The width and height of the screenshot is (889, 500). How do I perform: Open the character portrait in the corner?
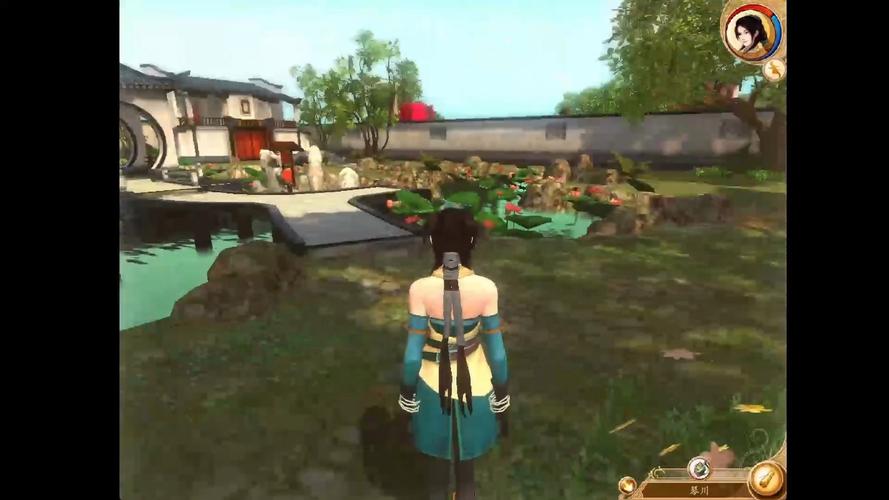pos(752,33)
